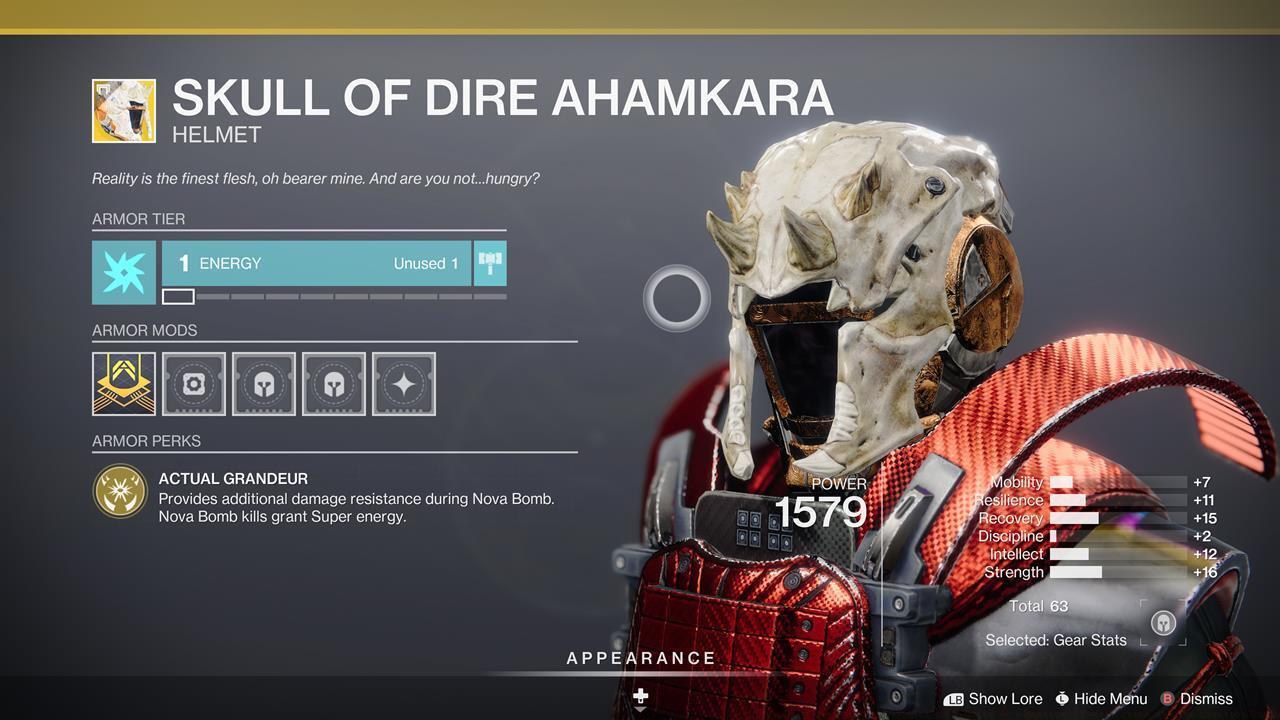Screen dimensions: 1280x720
Task: Open the four-point star mod socket
Action: (x=404, y=383)
